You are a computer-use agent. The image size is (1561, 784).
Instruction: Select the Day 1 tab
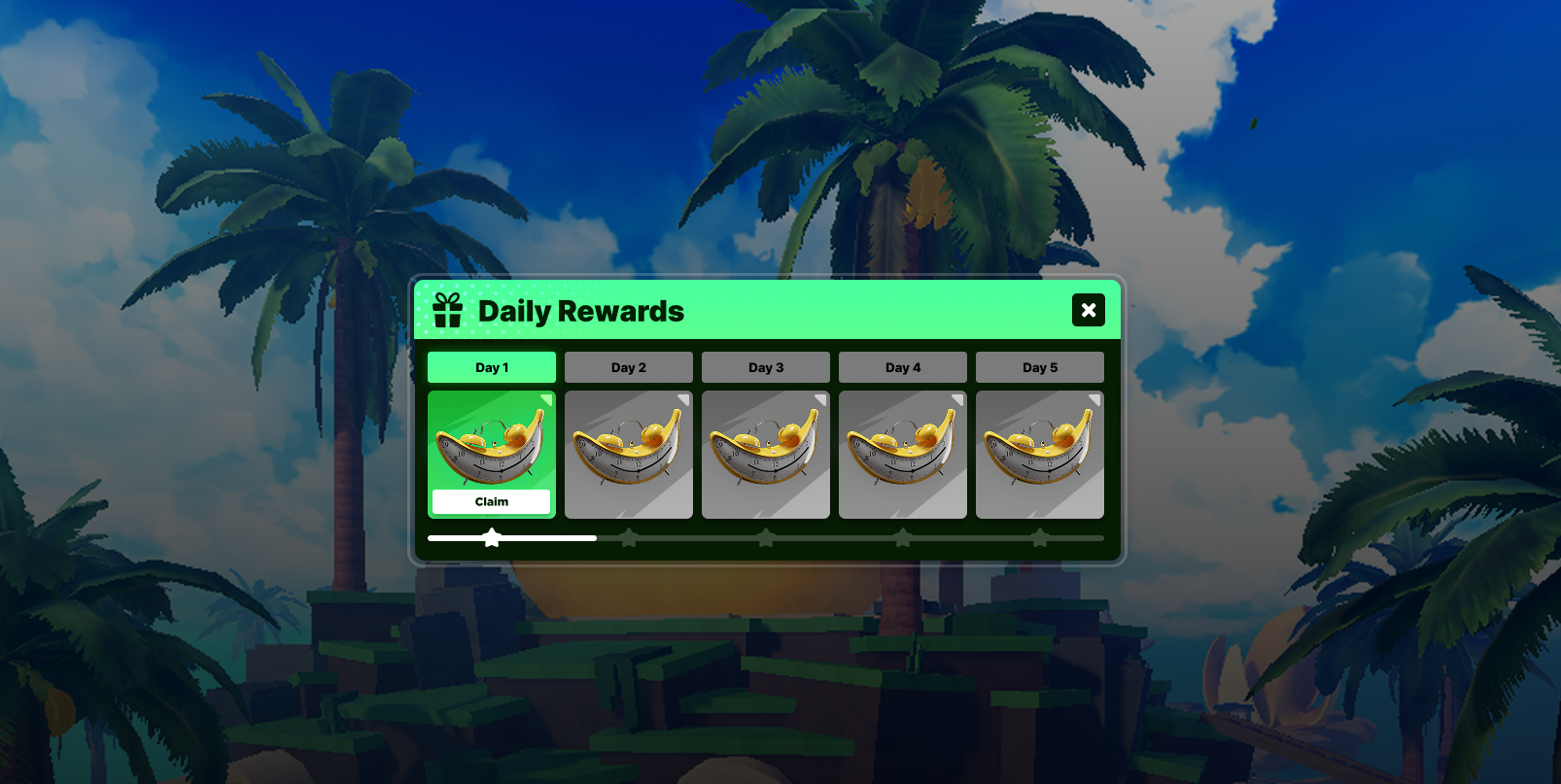tap(492, 367)
